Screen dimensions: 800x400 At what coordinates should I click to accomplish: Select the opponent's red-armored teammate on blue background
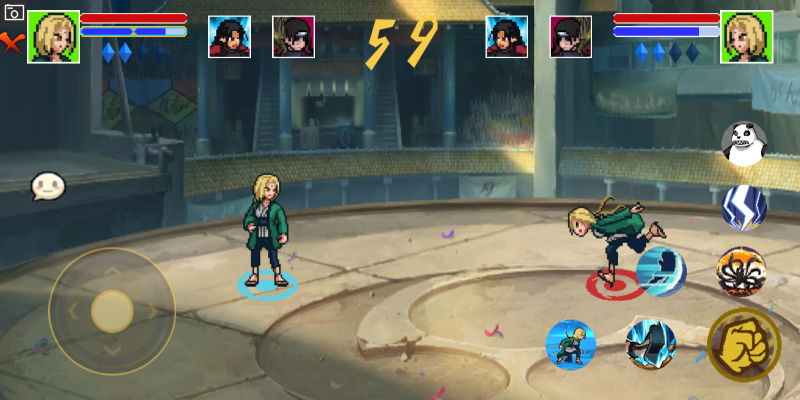coord(507,37)
